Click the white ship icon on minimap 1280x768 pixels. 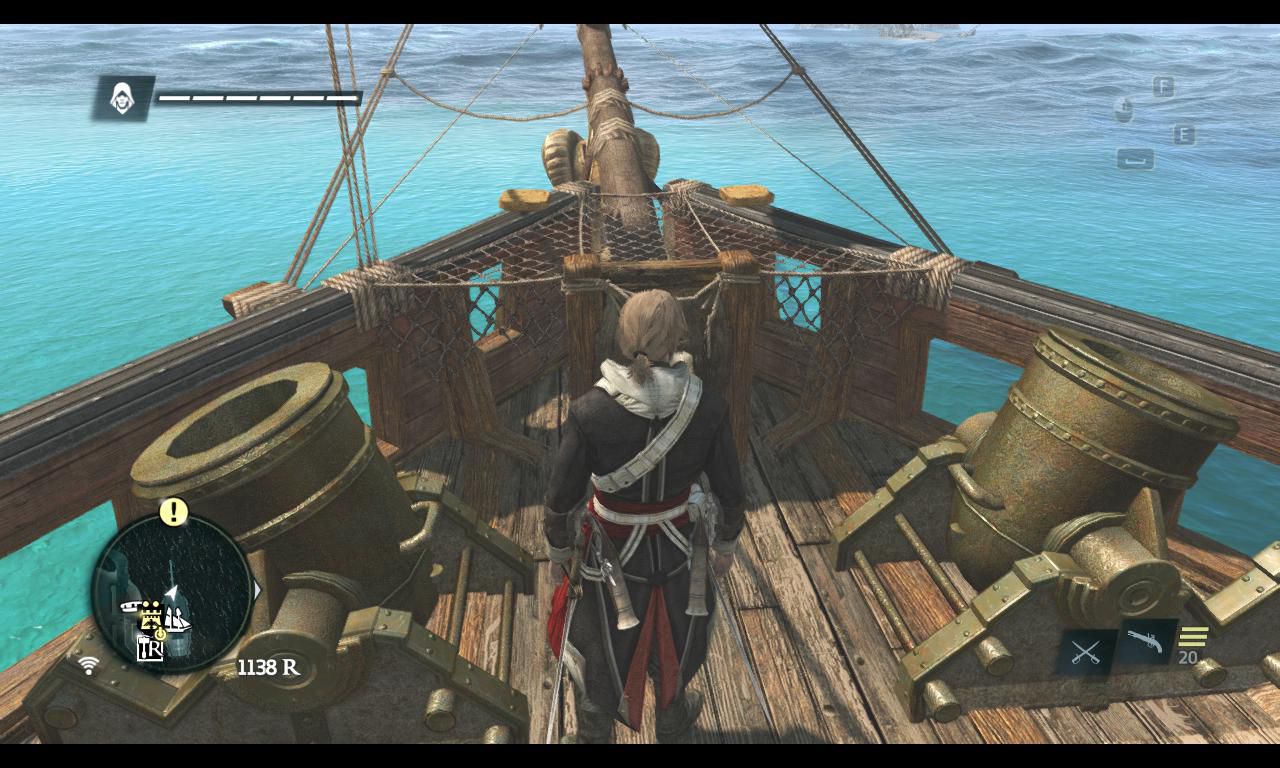177,622
